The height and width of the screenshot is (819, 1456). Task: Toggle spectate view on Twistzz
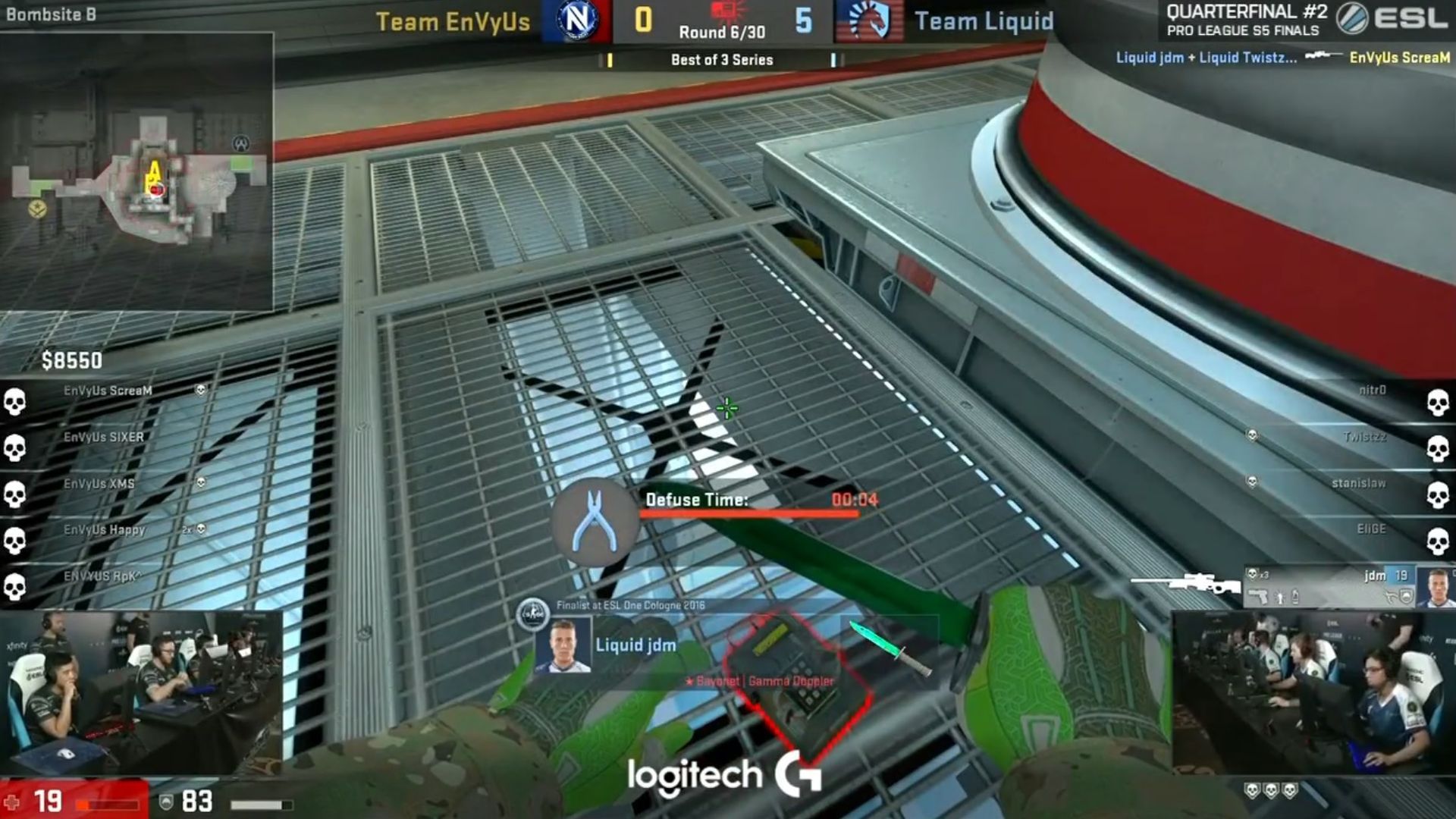[x=1365, y=436]
